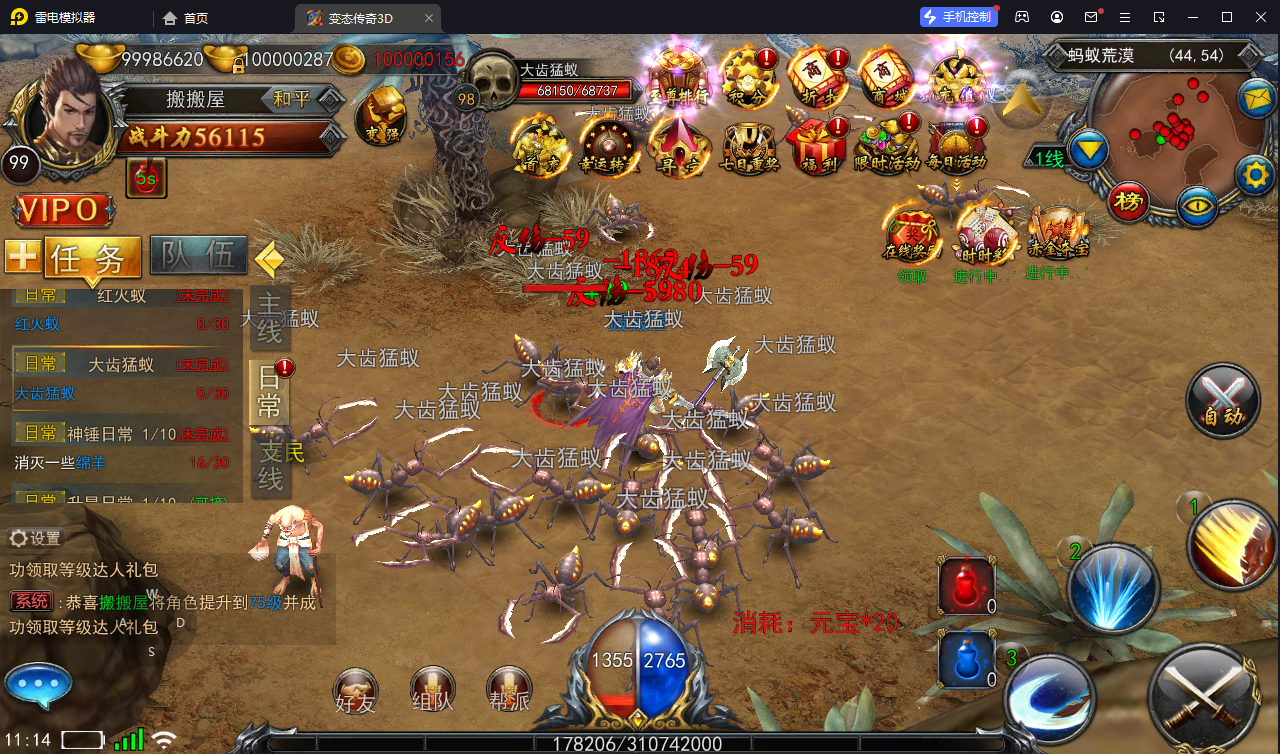The width and height of the screenshot is (1280, 754).
Task: Toggle the 自动 auto-battle button
Action: pos(1222,401)
